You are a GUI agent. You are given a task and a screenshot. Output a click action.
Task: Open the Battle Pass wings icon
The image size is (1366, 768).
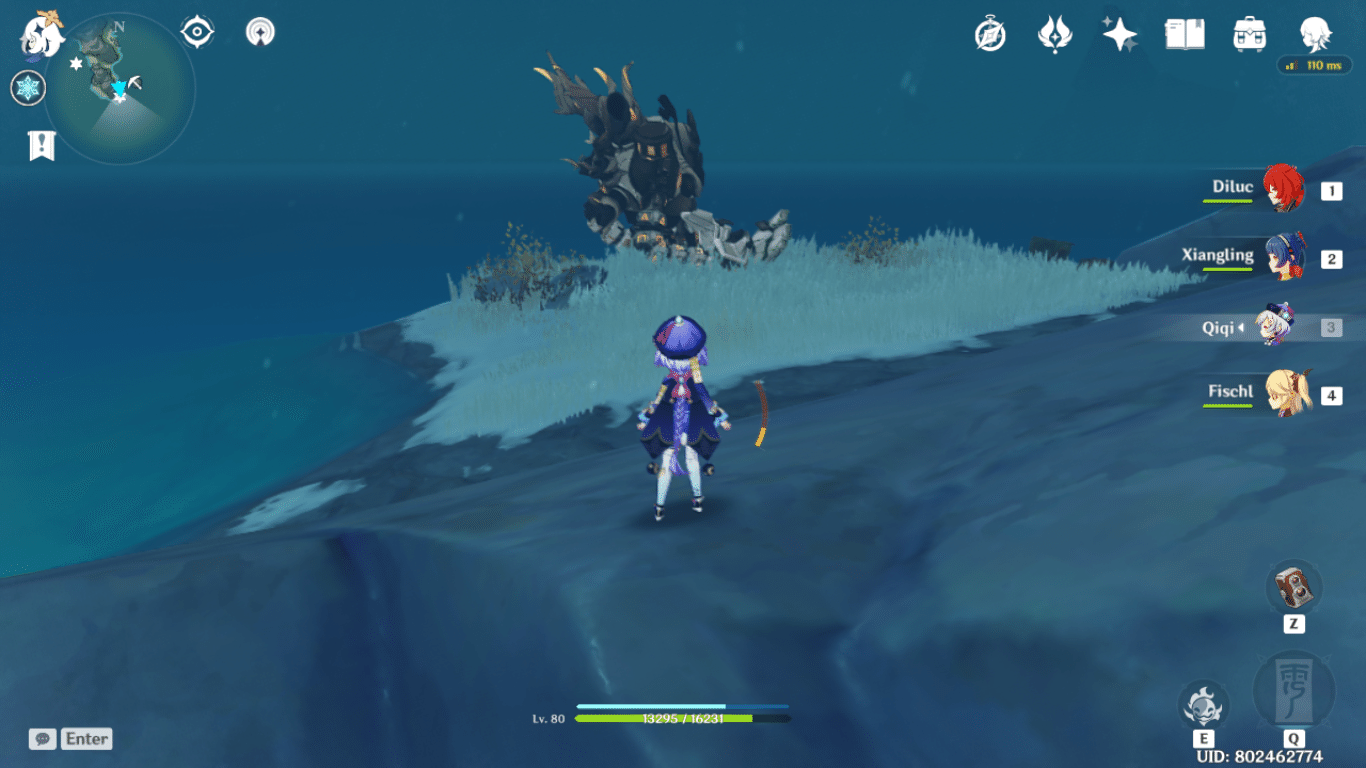(1054, 33)
